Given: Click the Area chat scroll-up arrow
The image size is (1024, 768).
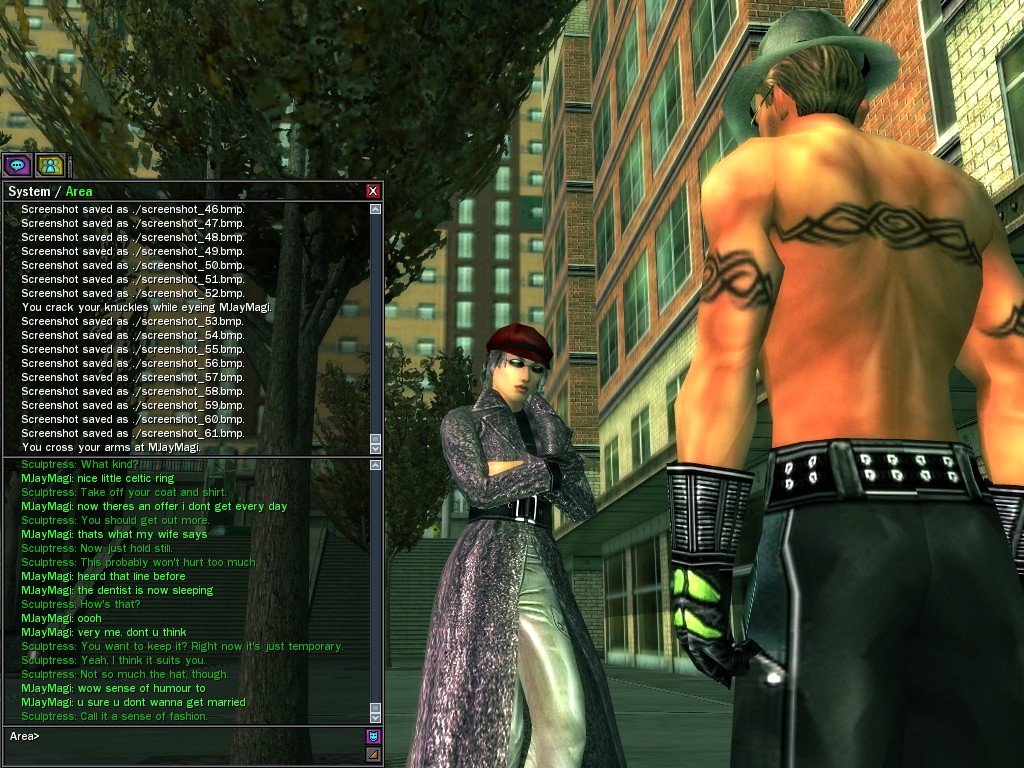Looking at the screenshot, I should (x=376, y=464).
